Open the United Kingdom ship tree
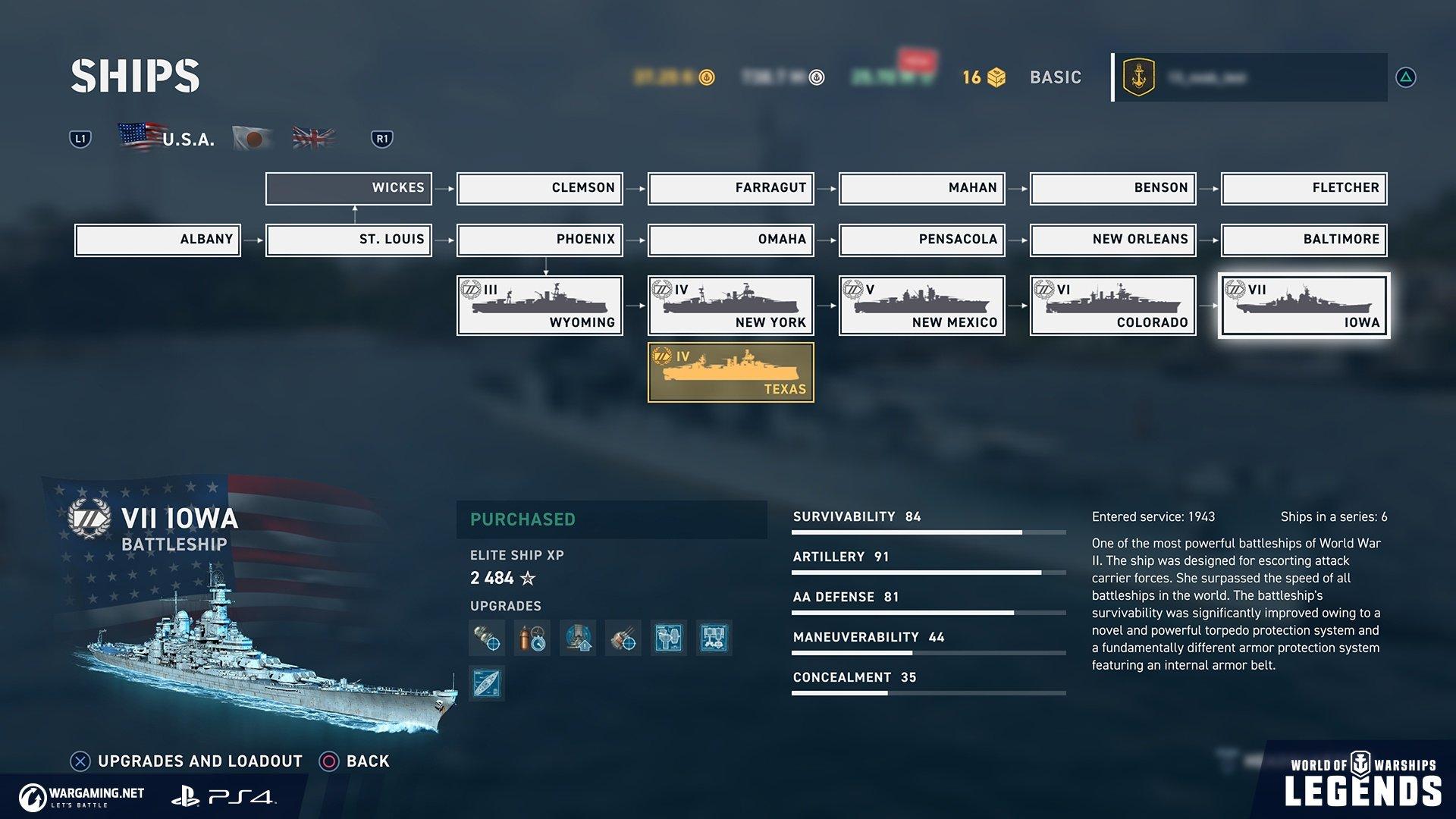Viewport: 1456px width, 819px height. (x=312, y=137)
